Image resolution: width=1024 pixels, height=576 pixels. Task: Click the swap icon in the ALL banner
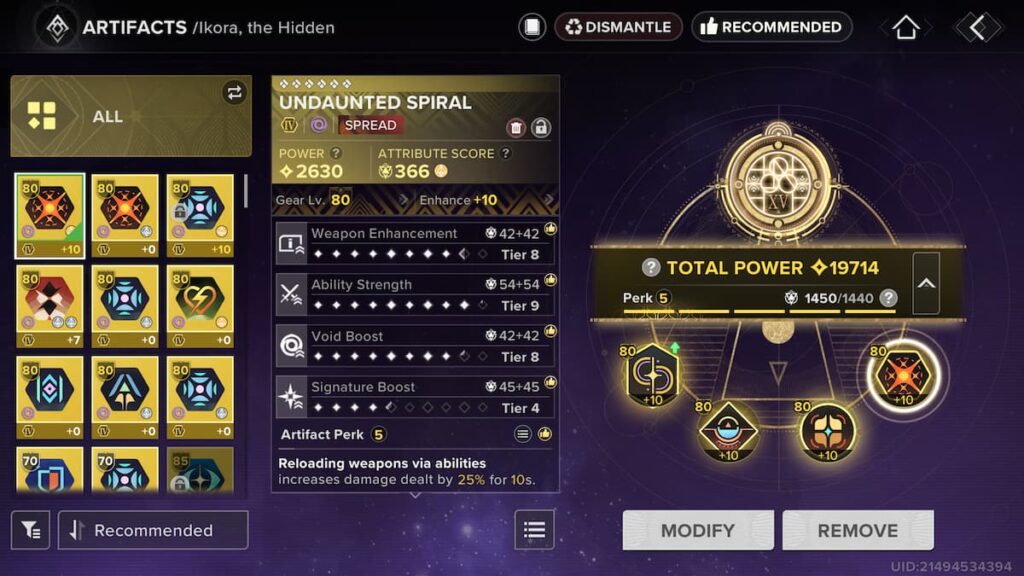[x=234, y=93]
